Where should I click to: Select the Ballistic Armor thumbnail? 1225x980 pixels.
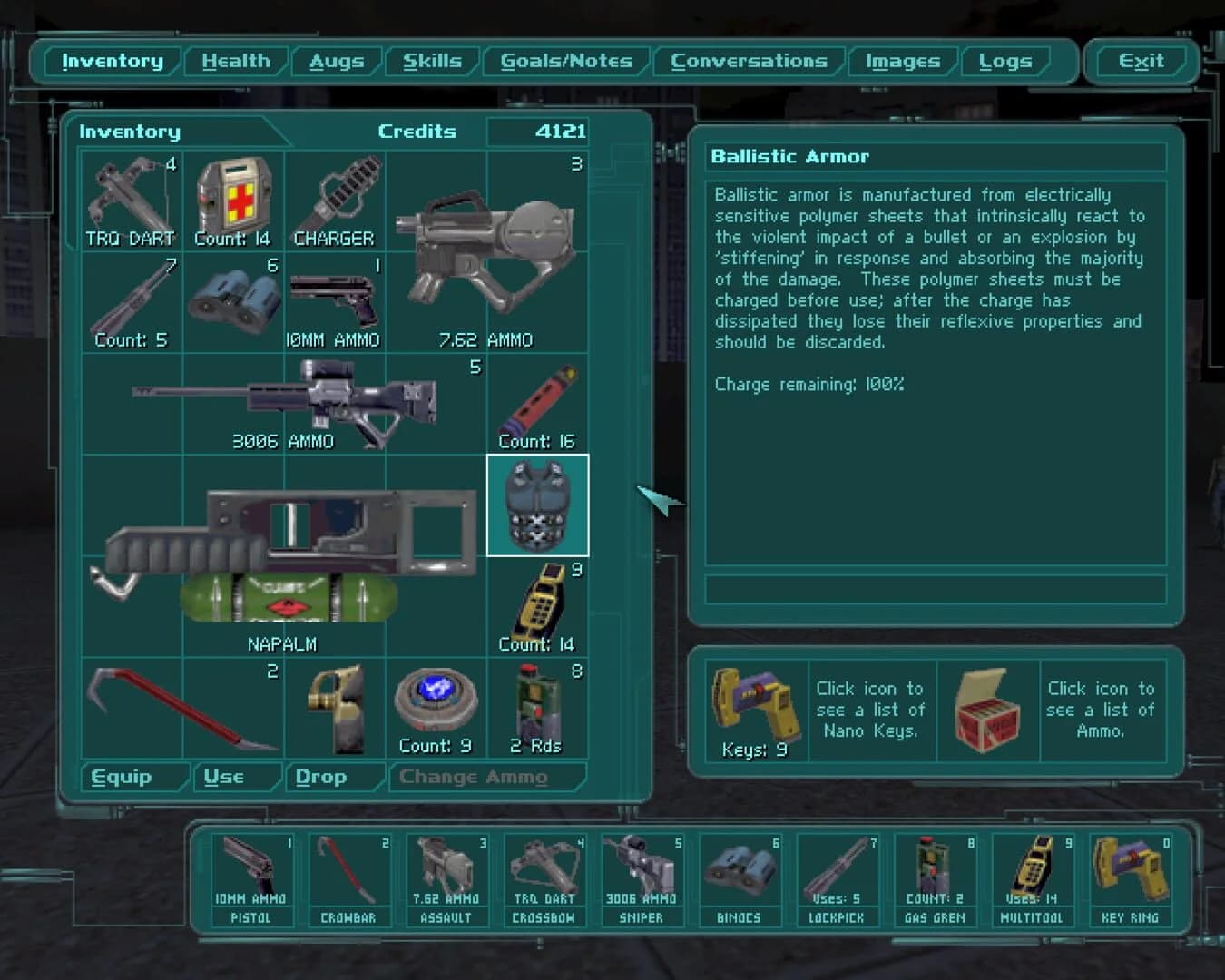(x=538, y=505)
